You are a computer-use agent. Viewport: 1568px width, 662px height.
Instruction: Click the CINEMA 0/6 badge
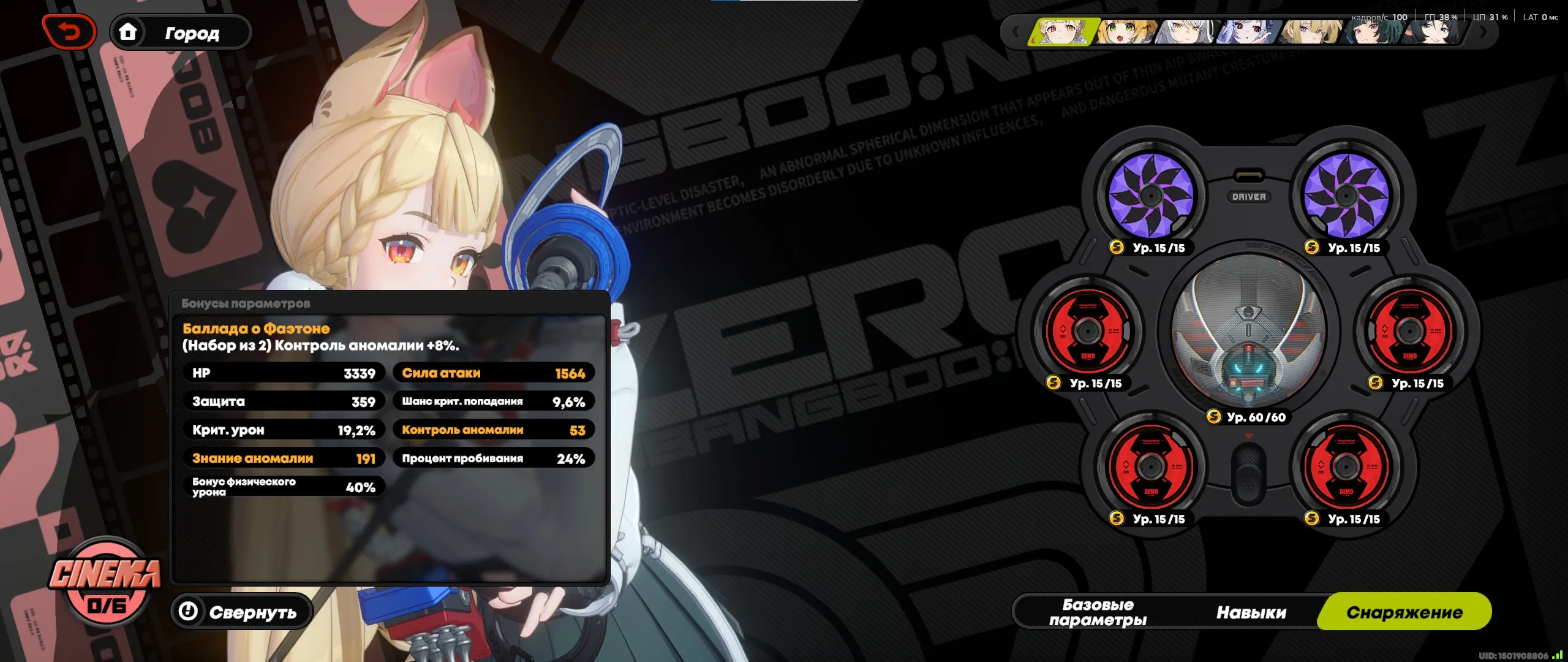pyautogui.click(x=105, y=587)
